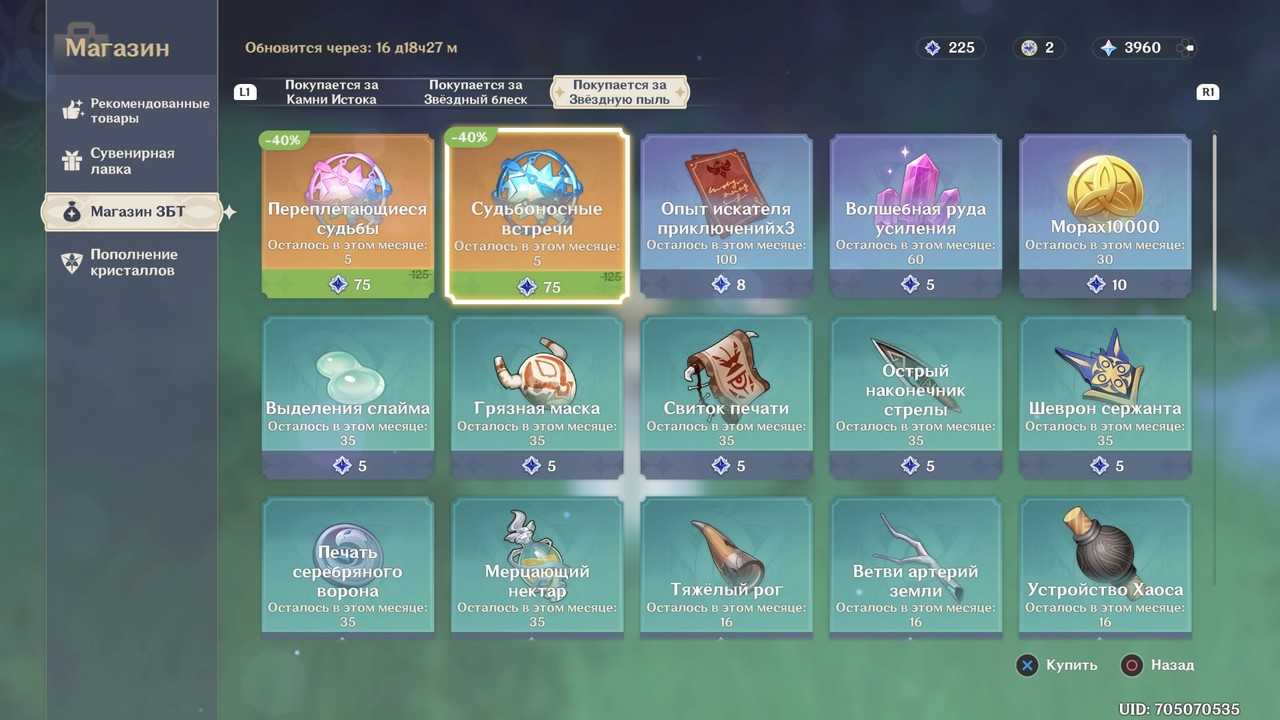Pick the Волшебная руда усиления item
1280x720 pixels.
pos(916,216)
